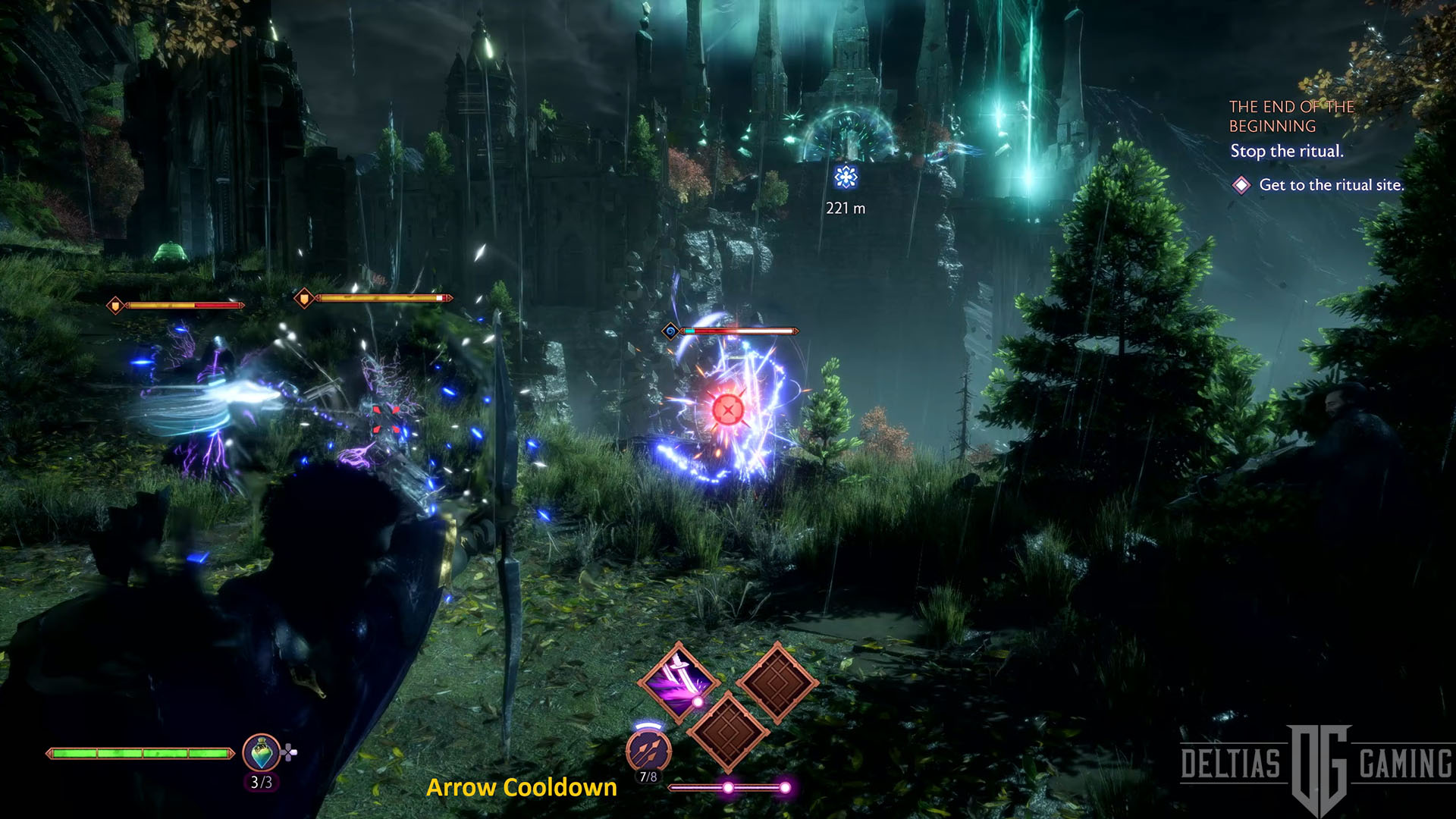Select the arrow ammo icon
Screen dimensions: 1456x819
tap(648, 750)
